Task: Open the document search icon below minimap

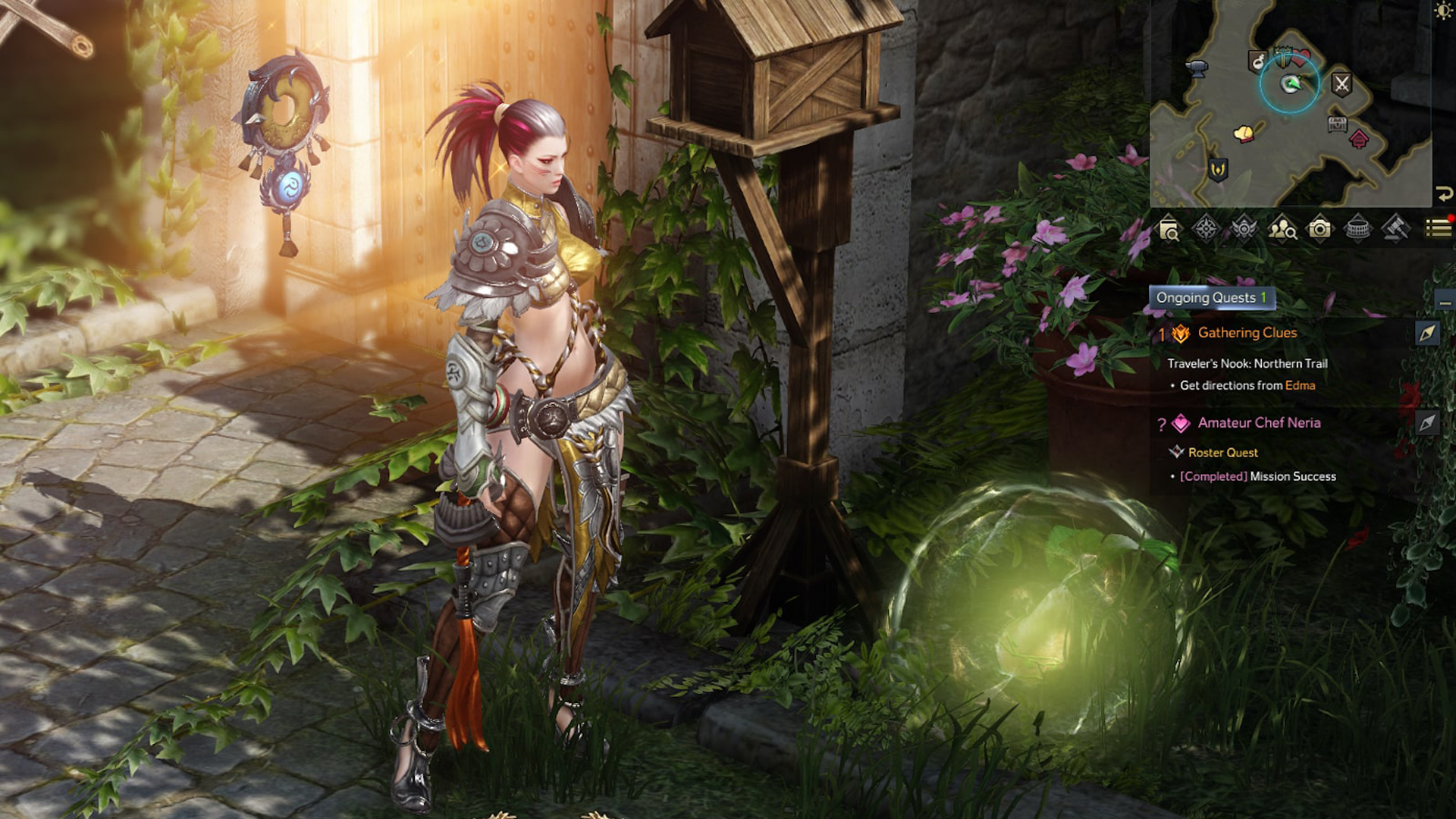Action: (1169, 228)
